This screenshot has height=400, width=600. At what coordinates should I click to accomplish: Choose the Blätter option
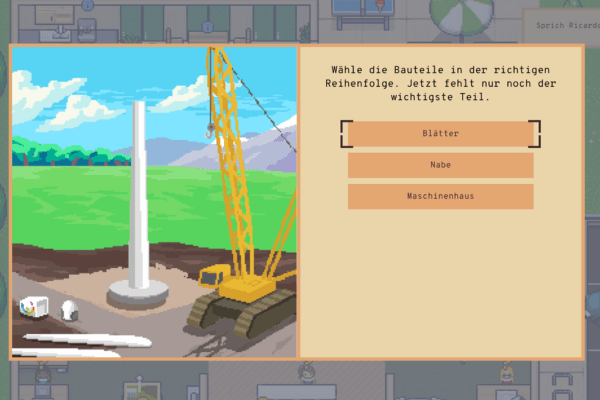(440, 133)
